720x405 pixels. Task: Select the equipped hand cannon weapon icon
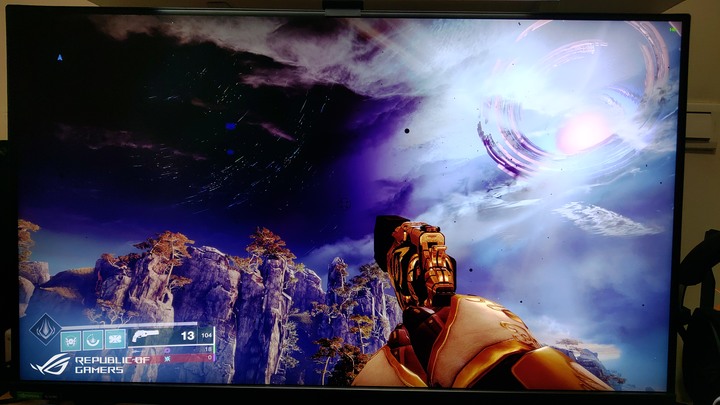click(x=146, y=336)
